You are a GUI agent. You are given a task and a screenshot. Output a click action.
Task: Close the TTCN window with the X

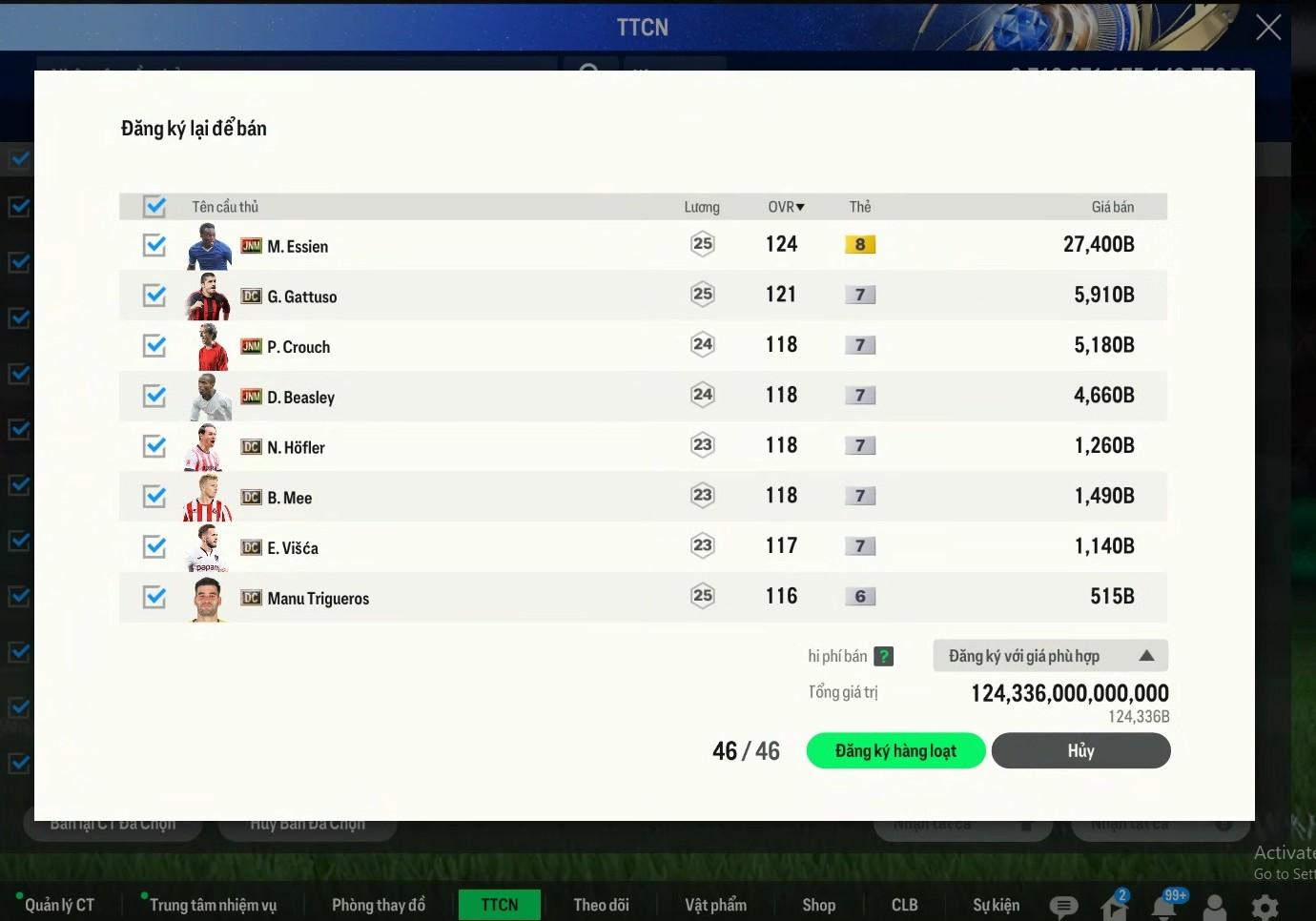[x=1267, y=28]
